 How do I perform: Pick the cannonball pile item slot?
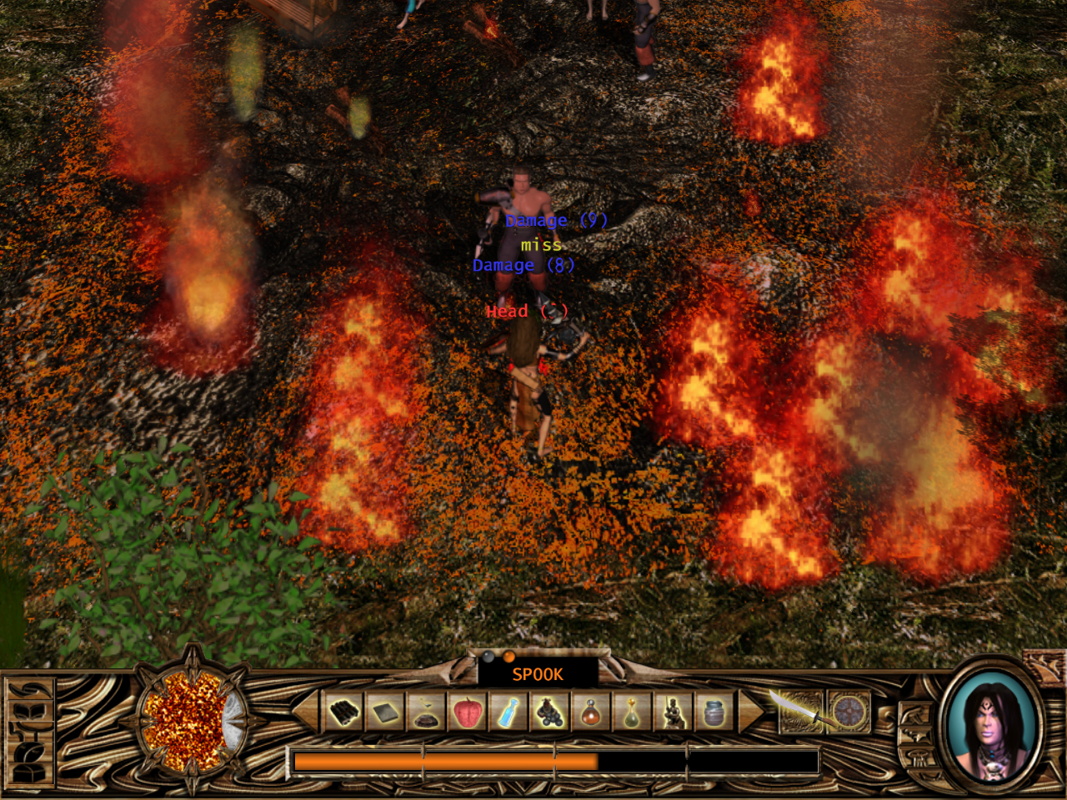[x=550, y=712]
